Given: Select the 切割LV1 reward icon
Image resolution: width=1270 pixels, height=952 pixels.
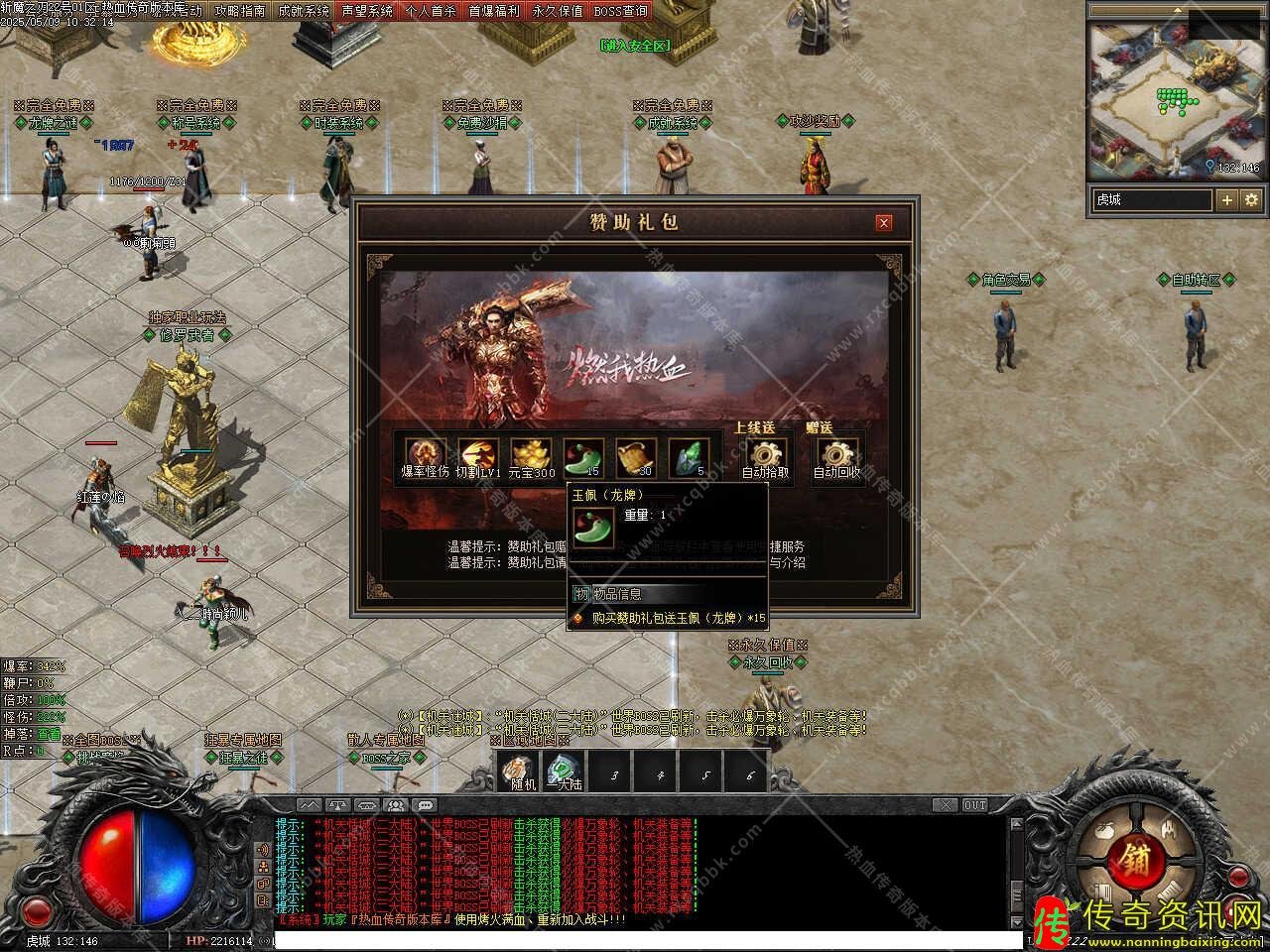Looking at the screenshot, I should 477,455.
